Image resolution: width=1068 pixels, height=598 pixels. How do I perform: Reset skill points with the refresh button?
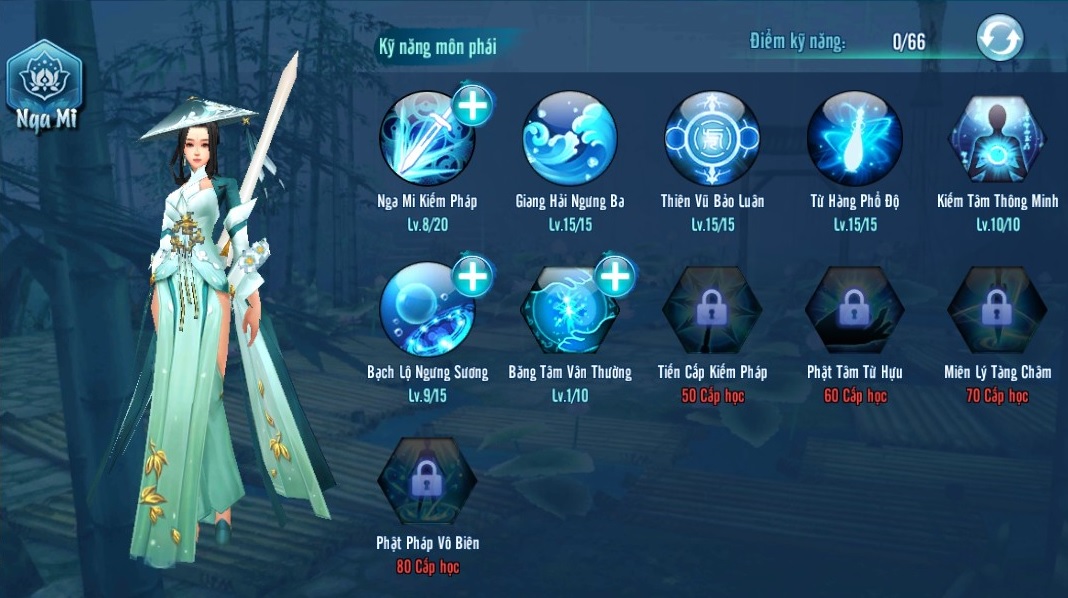click(1000, 40)
